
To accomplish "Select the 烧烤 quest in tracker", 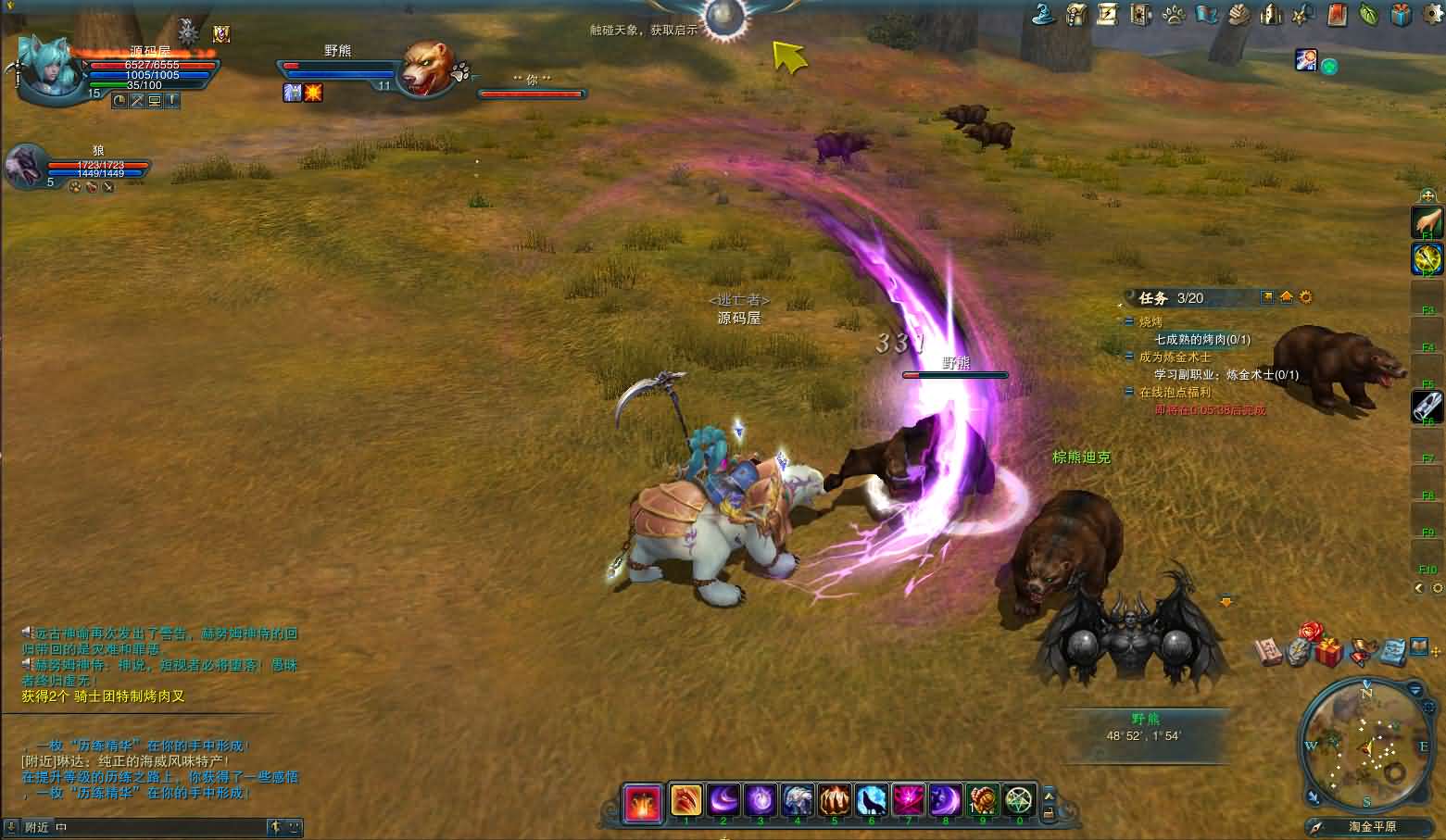I will coord(1151,322).
